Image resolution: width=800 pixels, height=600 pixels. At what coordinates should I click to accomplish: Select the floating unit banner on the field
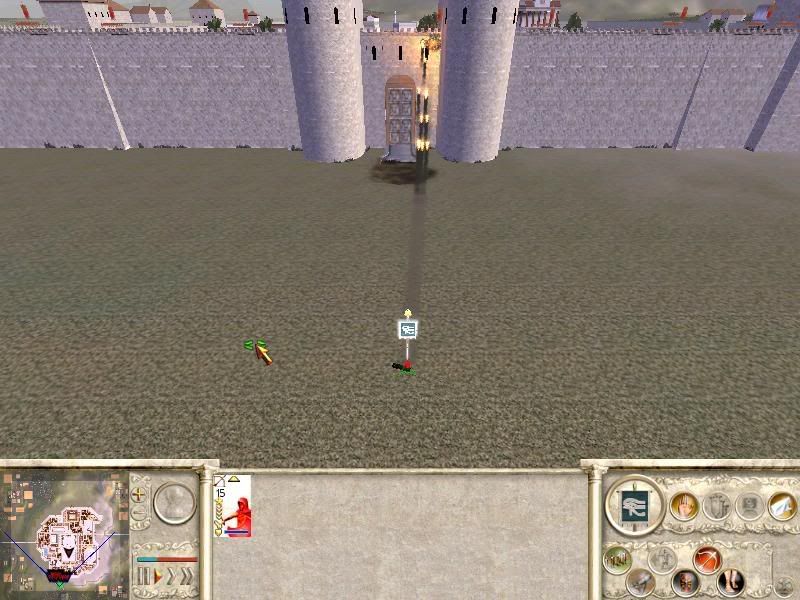coord(407,328)
